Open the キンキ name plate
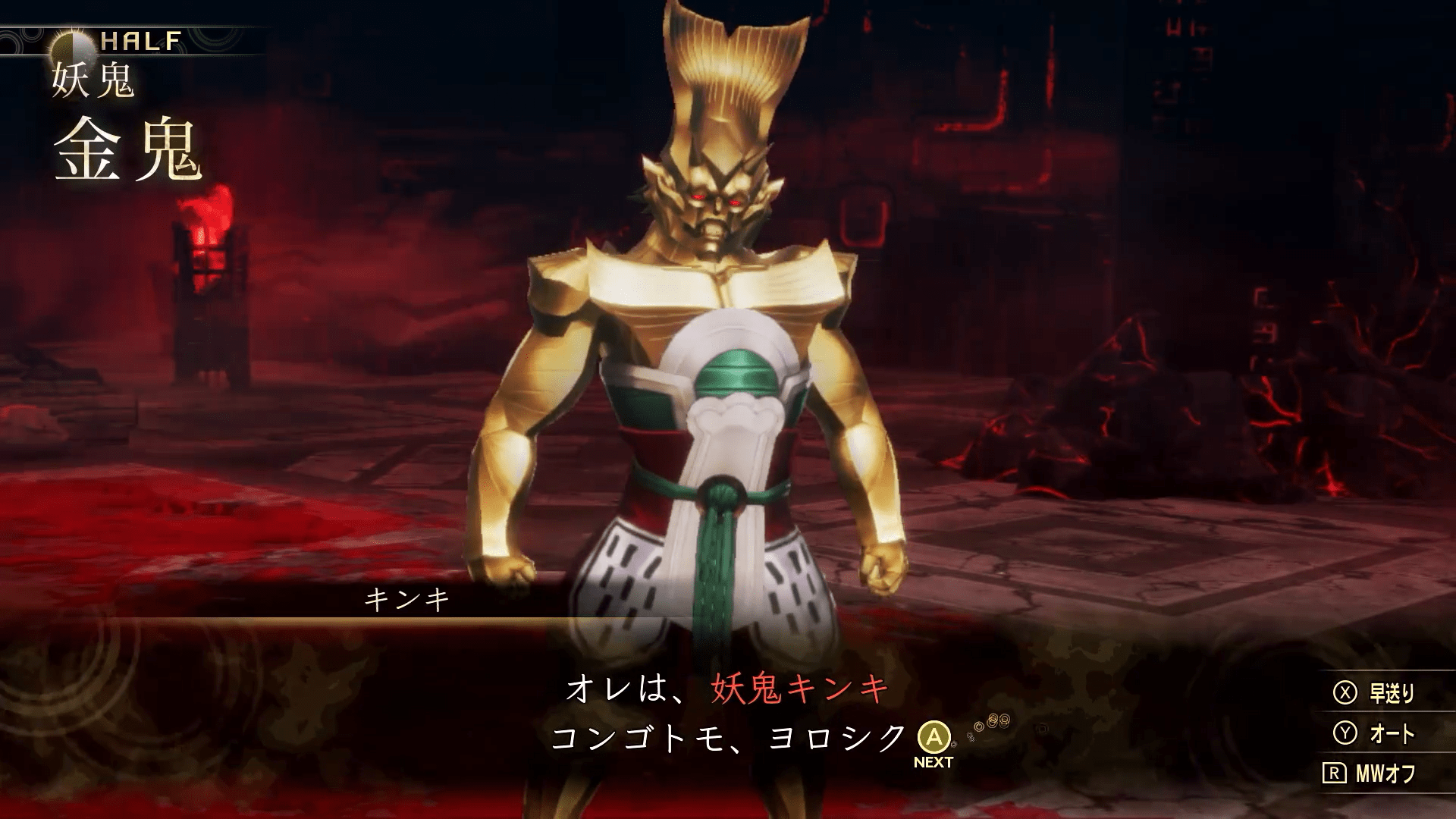 (x=406, y=599)
